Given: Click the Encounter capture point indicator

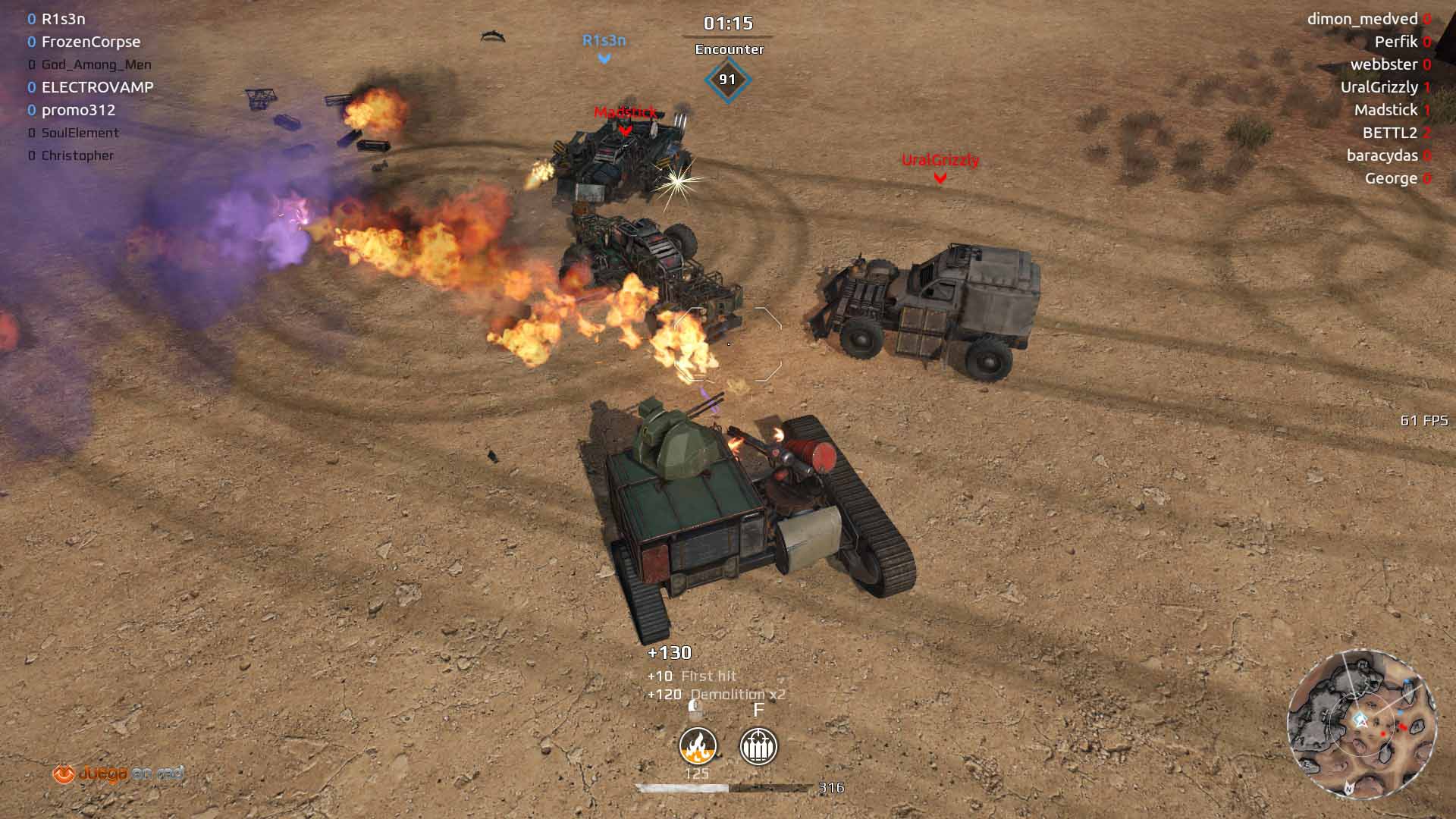Looking at the screenshot, I should click(x=727, y=79).
